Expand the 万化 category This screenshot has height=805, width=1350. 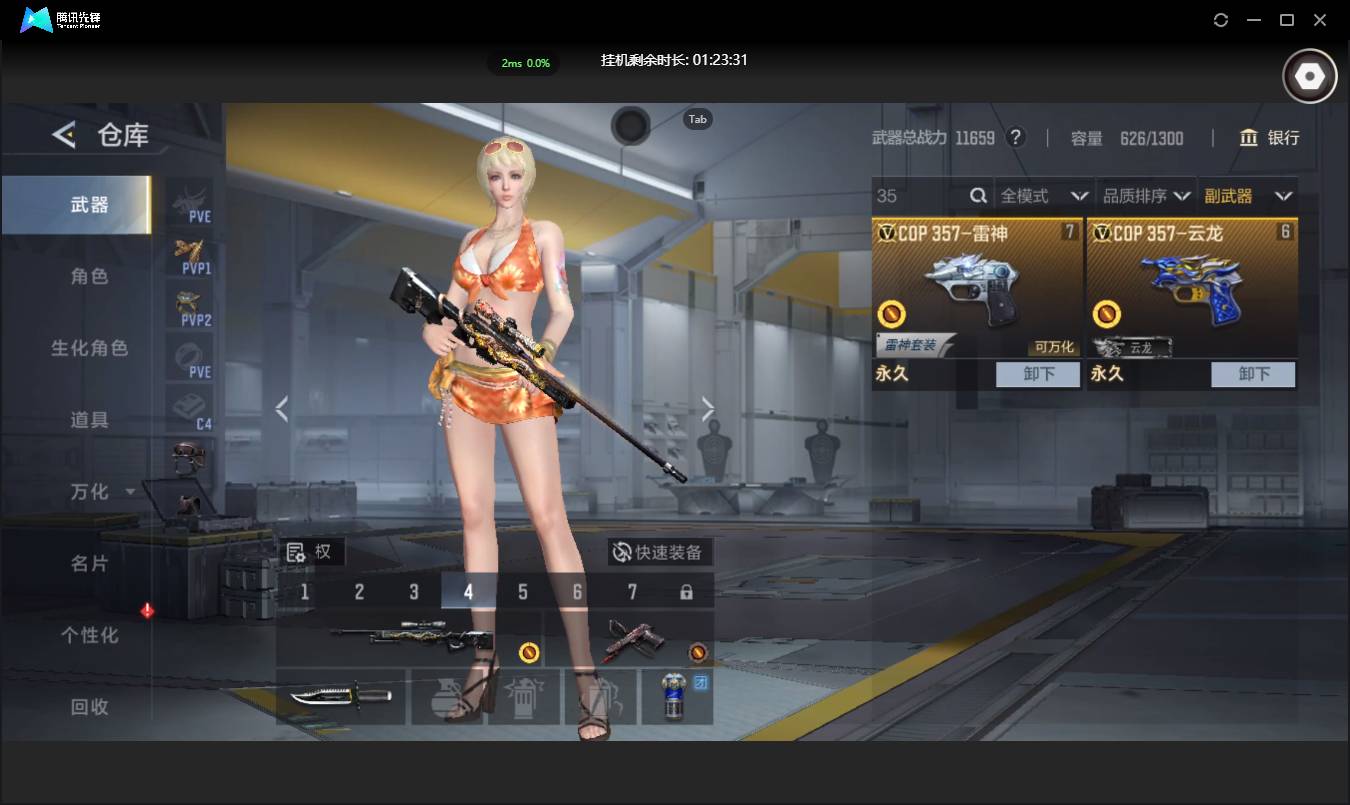(x=100, y=492)
